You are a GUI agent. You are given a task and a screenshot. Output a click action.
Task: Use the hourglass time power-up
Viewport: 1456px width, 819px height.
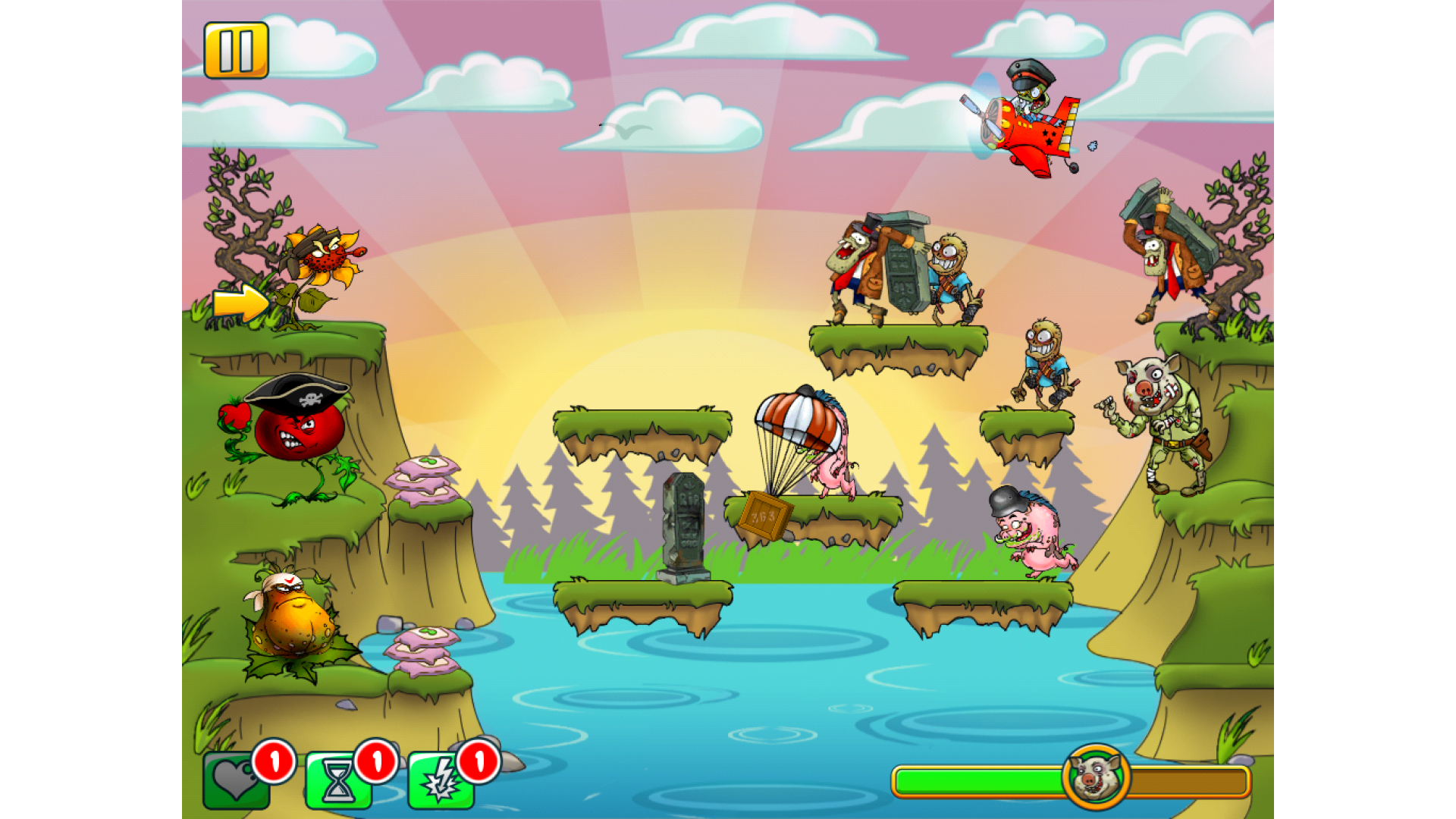(x=338, y=780)
